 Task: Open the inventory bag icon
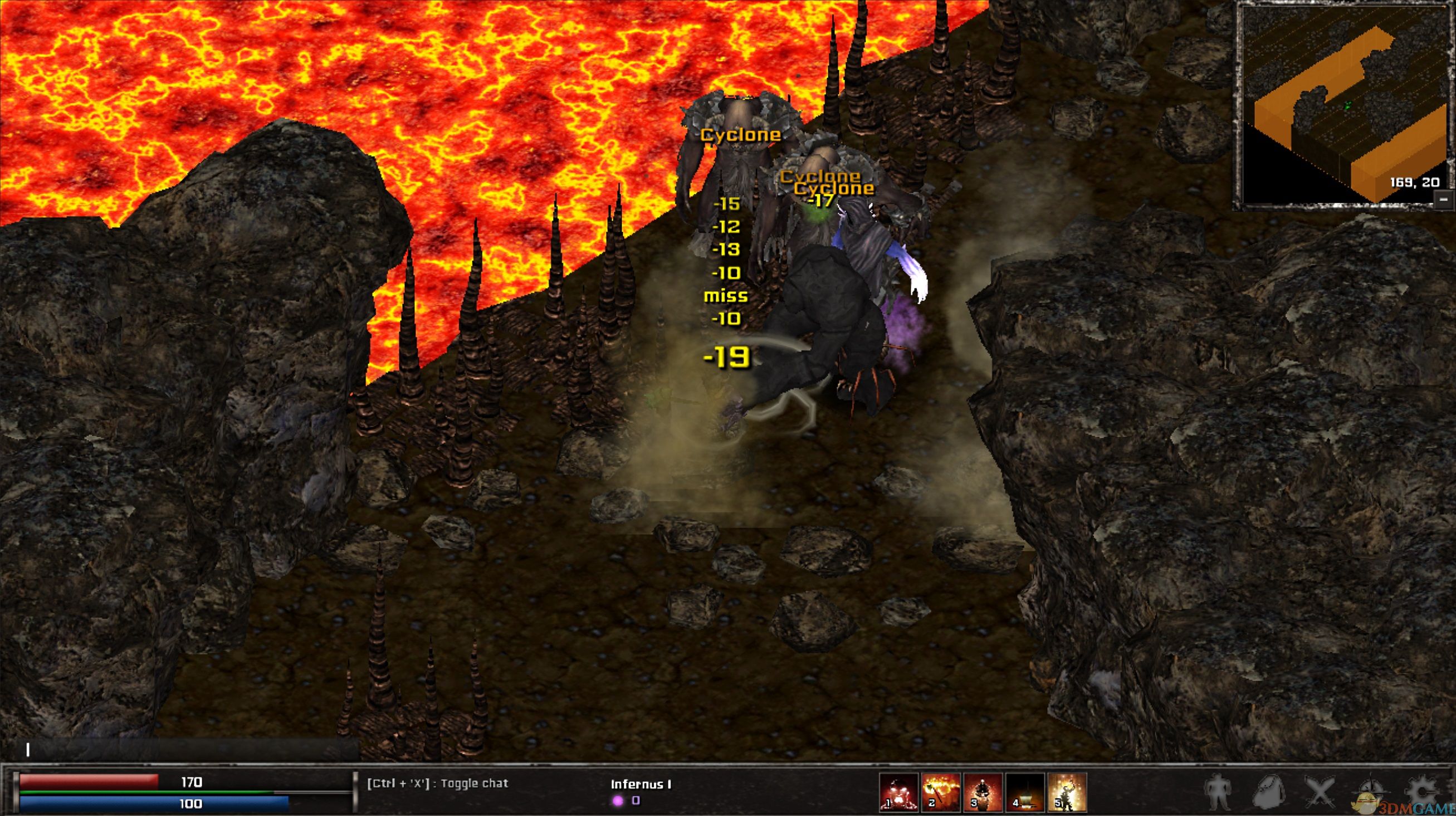(1269, 793)
